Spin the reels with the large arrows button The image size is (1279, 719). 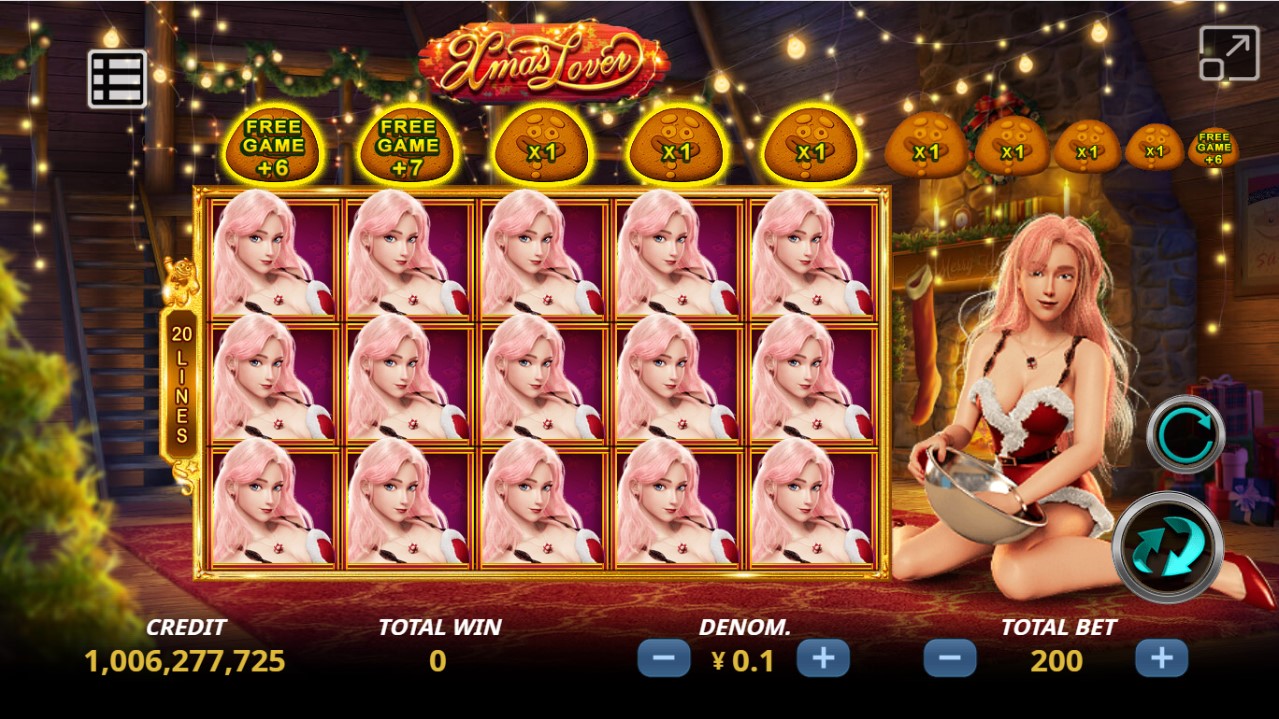(x=1168, y=548)
